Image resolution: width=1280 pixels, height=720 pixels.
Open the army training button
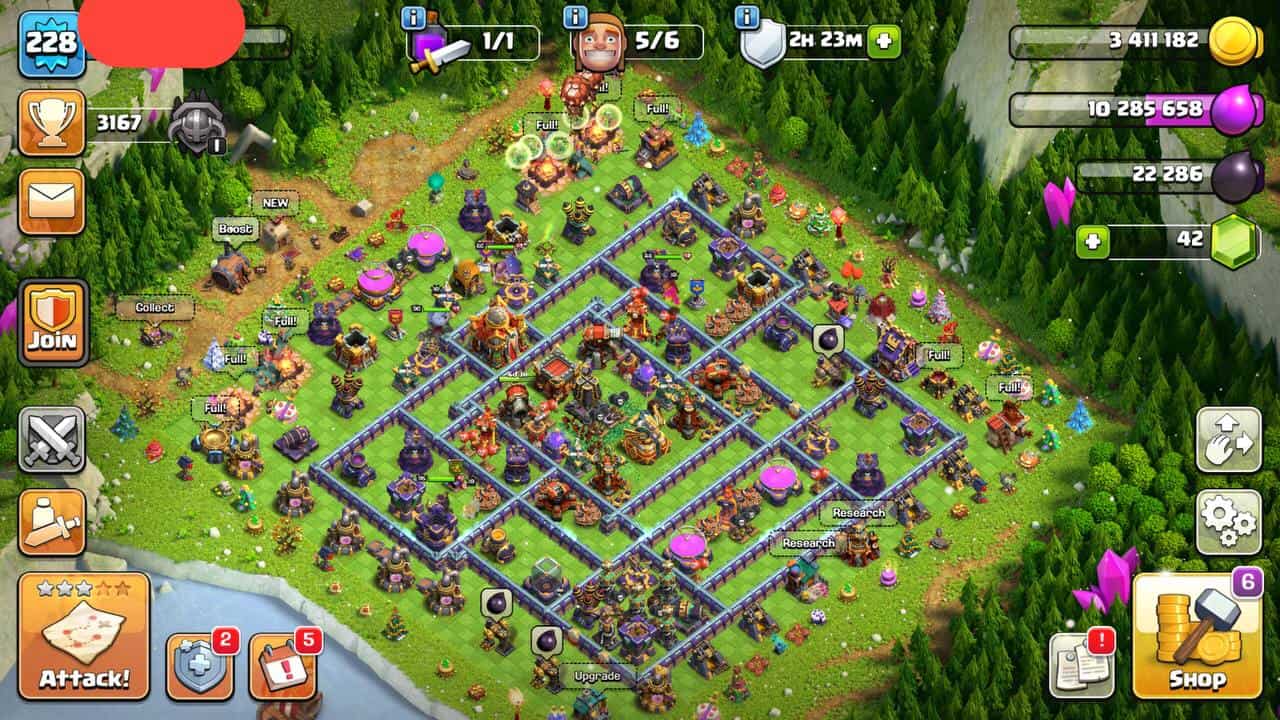(51, 521)
